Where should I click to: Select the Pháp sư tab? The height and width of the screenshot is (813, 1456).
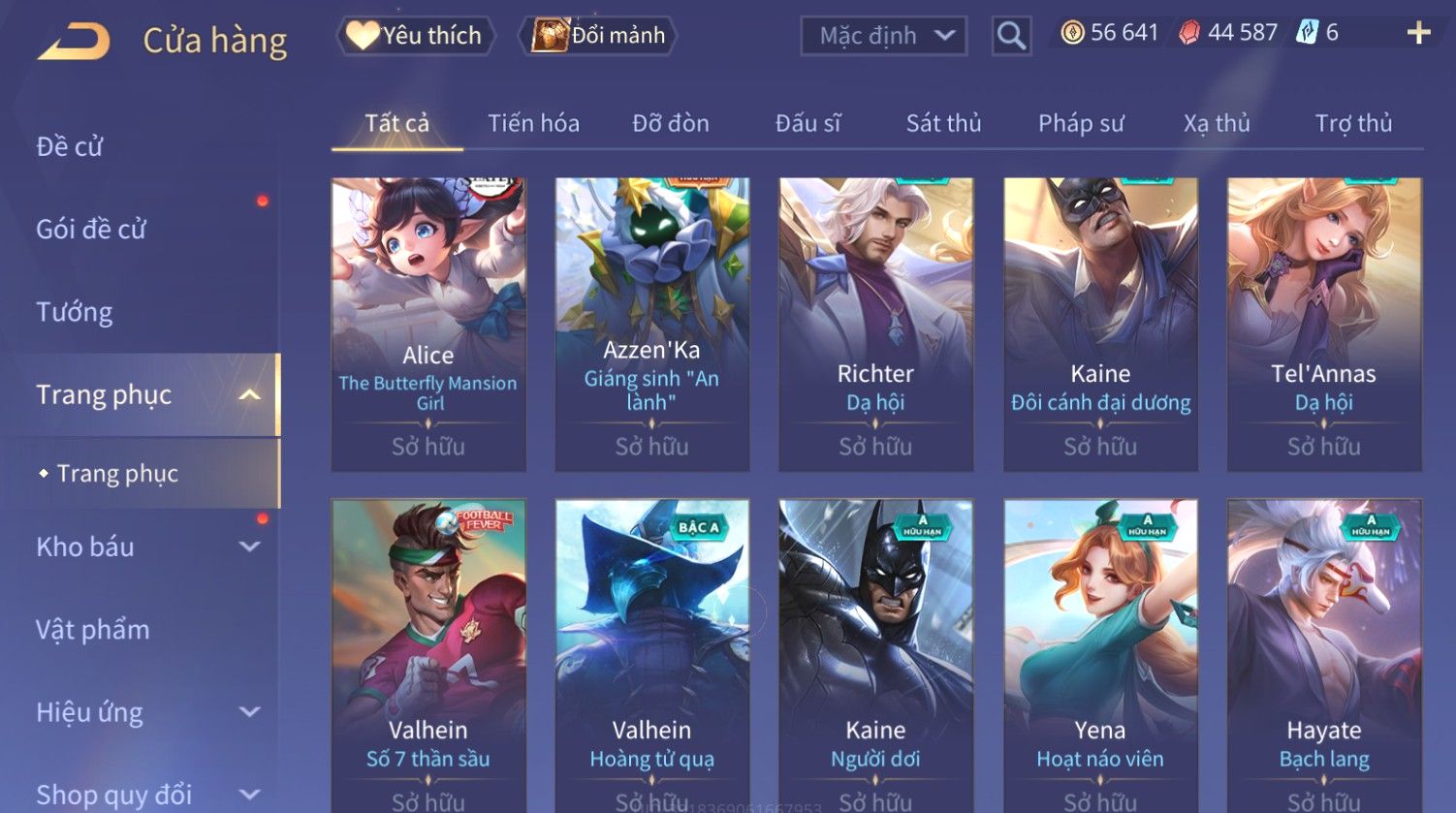pyautogui.click(x=1081, y=123)
